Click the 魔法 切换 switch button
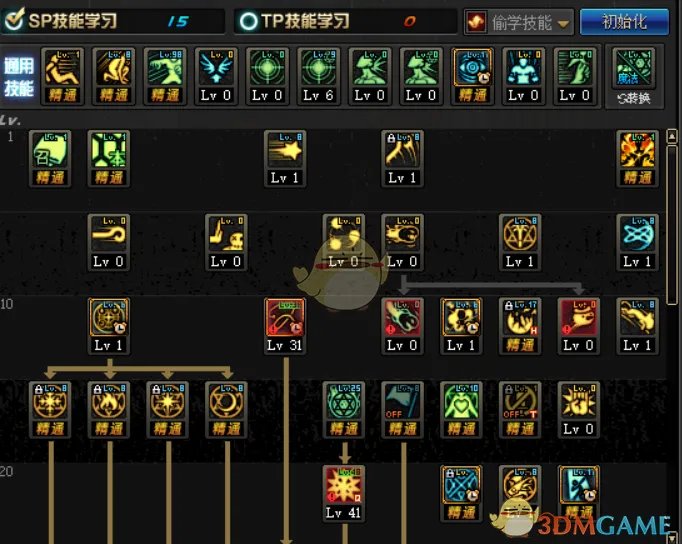 point(632,73)
